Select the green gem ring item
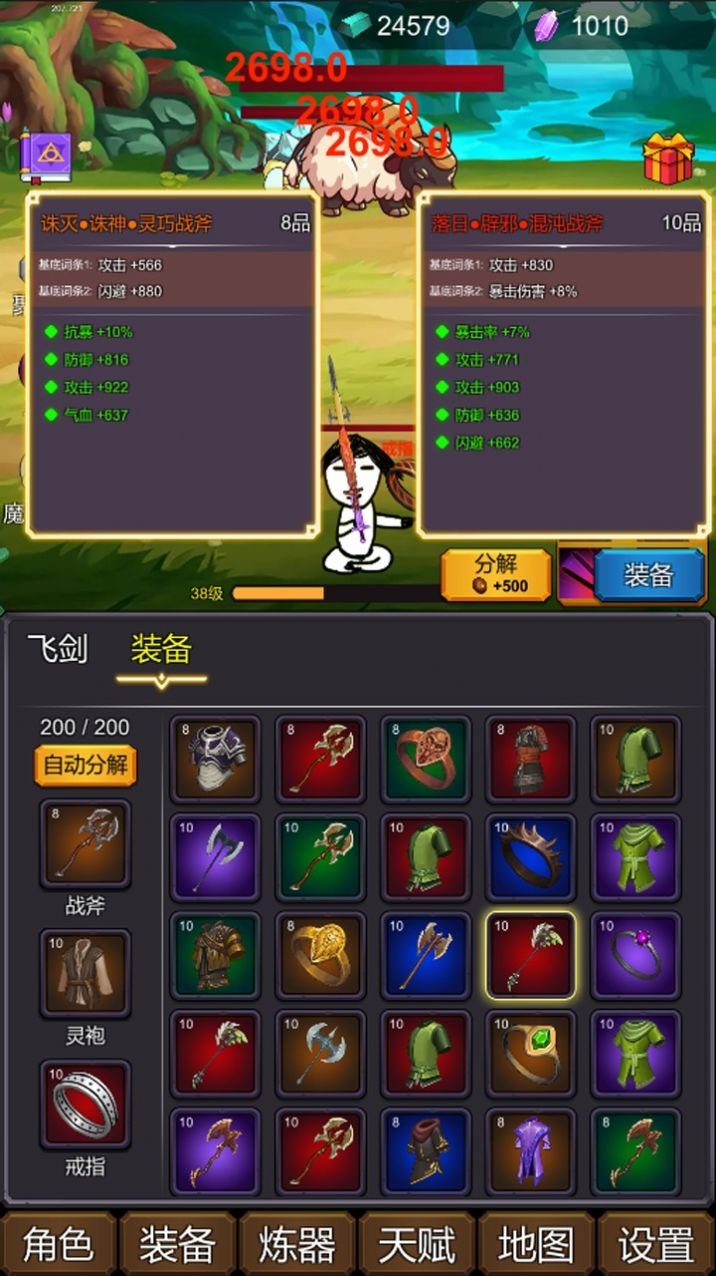This screenshot has width=716, height=1276. click(531, 1053)
